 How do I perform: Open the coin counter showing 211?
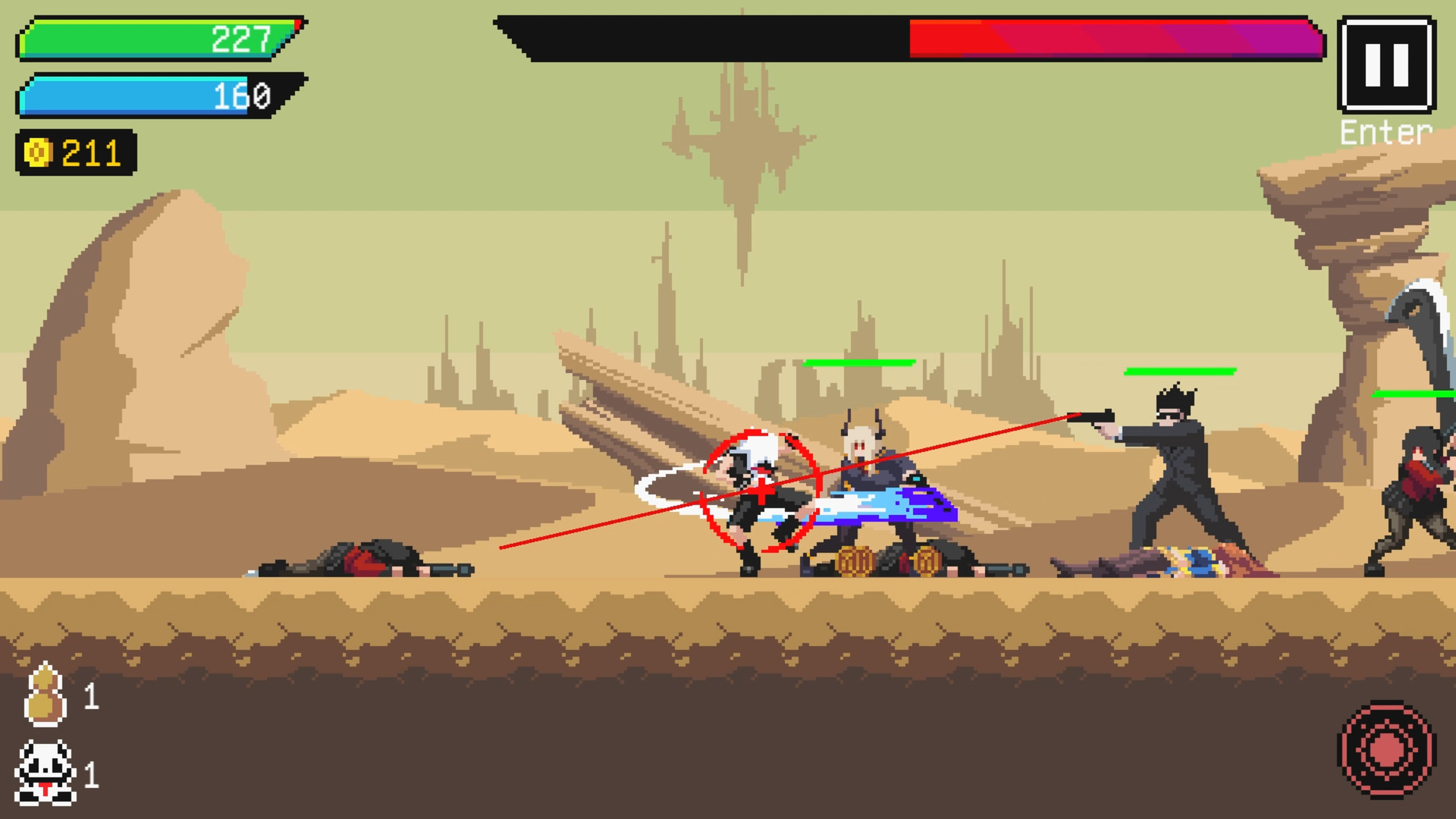(x=76, y=154)
